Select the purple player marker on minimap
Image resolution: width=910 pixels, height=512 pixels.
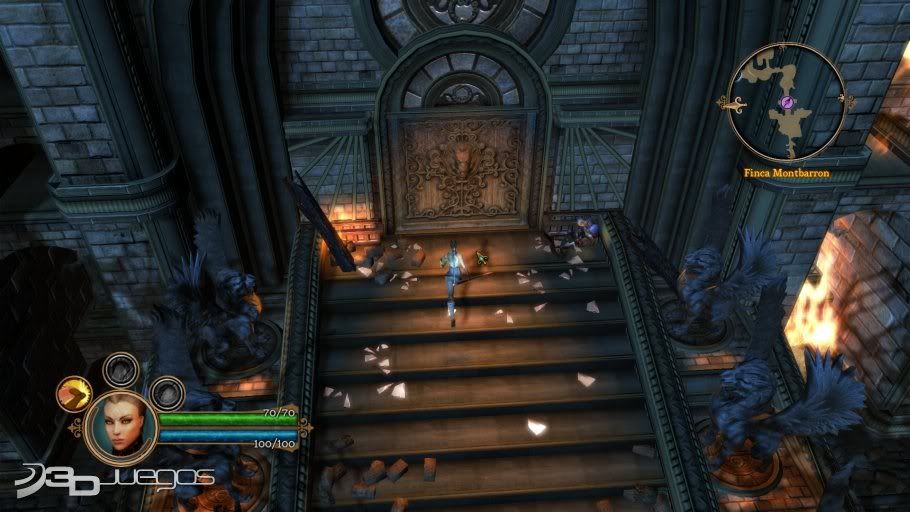788,102
